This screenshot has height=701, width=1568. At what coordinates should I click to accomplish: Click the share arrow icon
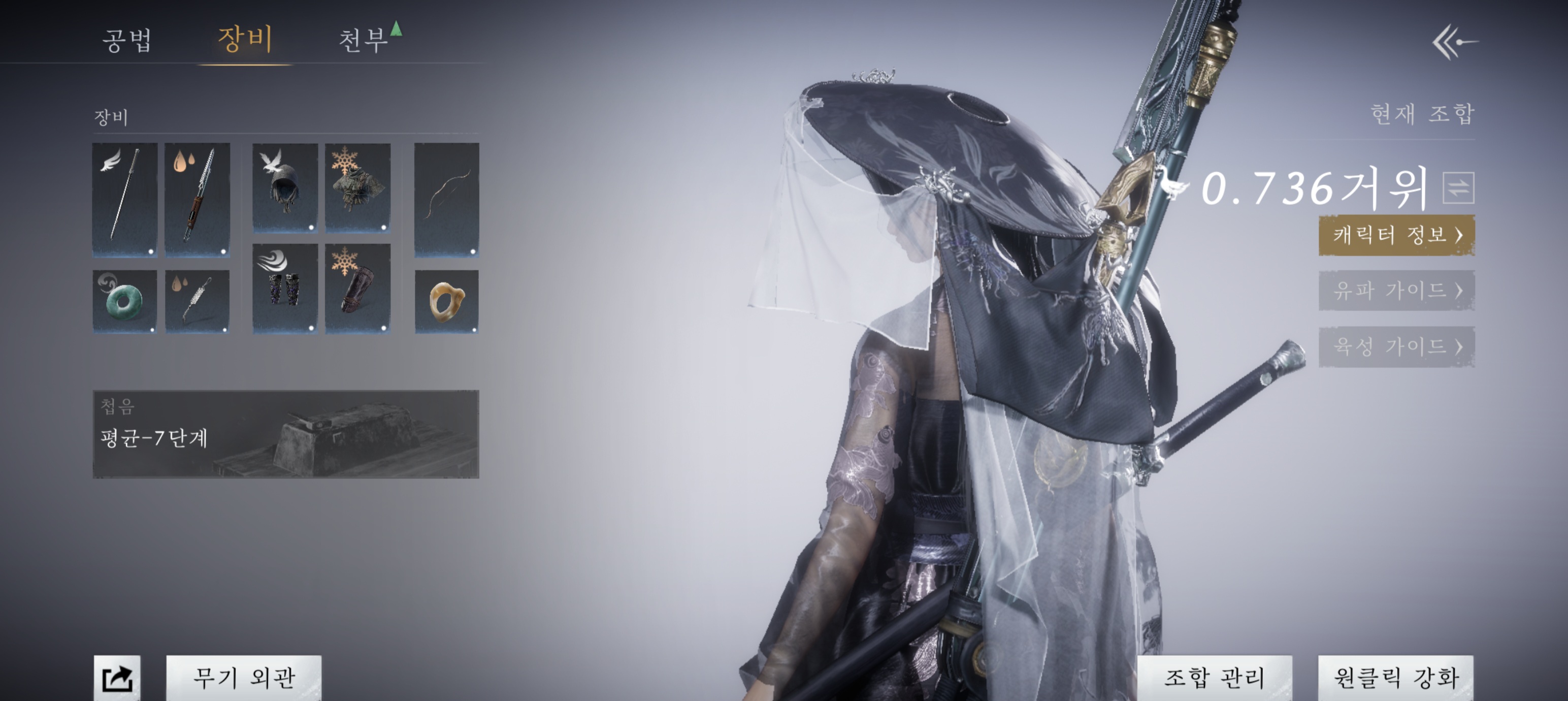(117, 678)
